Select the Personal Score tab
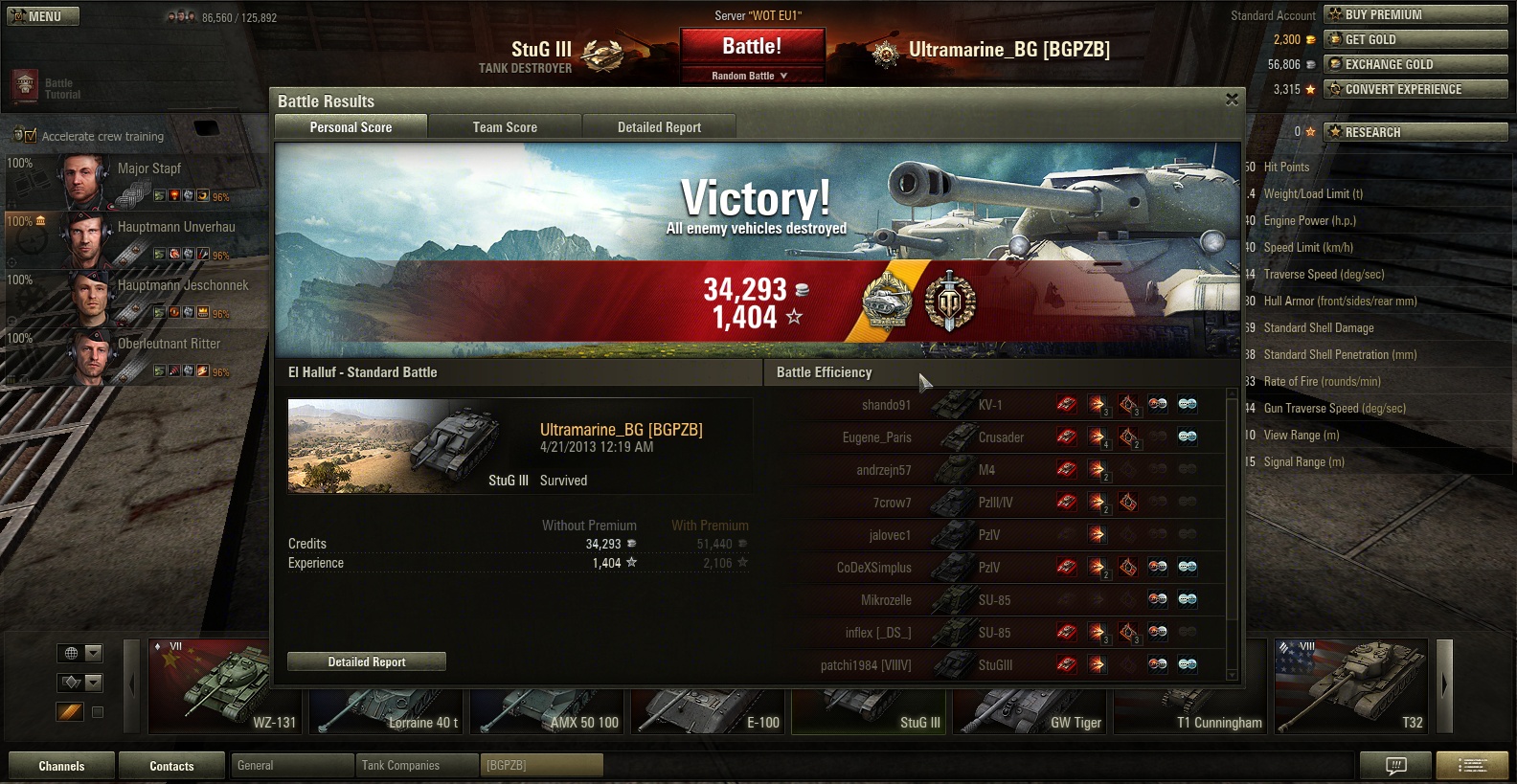This screenshot has height=784, width=1517. click(351, 127)
